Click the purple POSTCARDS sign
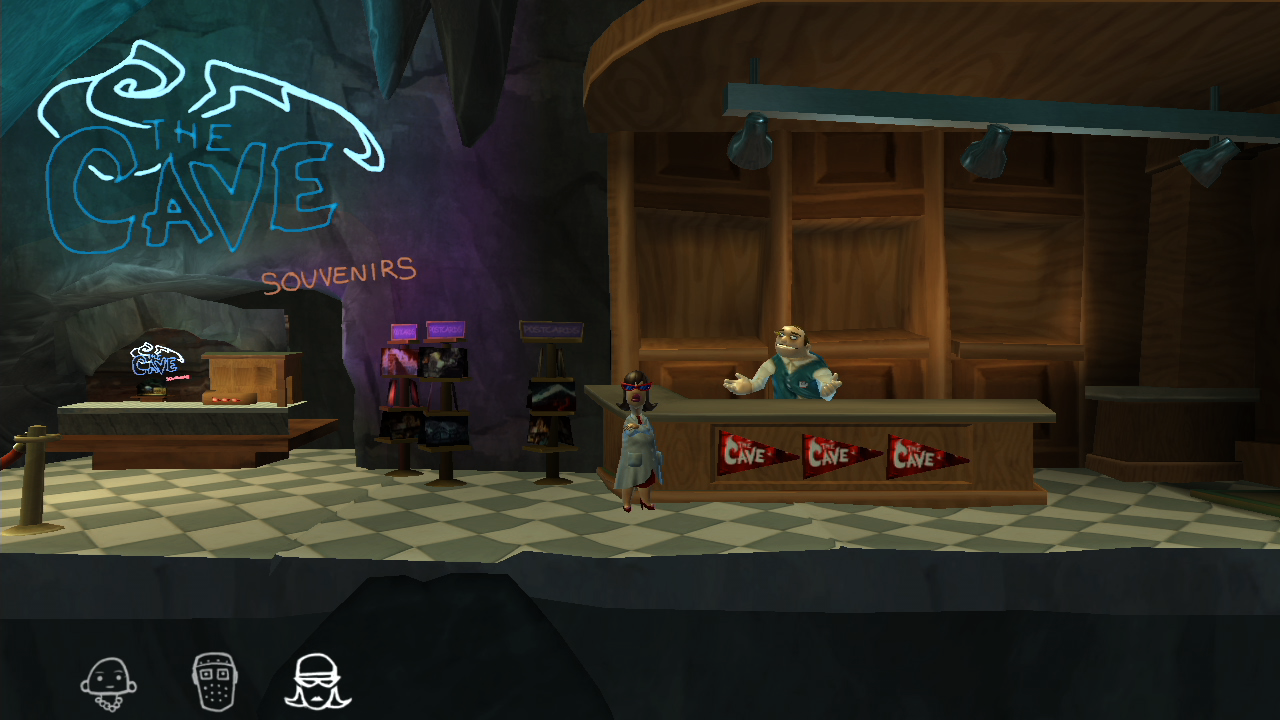 point(446,330)
